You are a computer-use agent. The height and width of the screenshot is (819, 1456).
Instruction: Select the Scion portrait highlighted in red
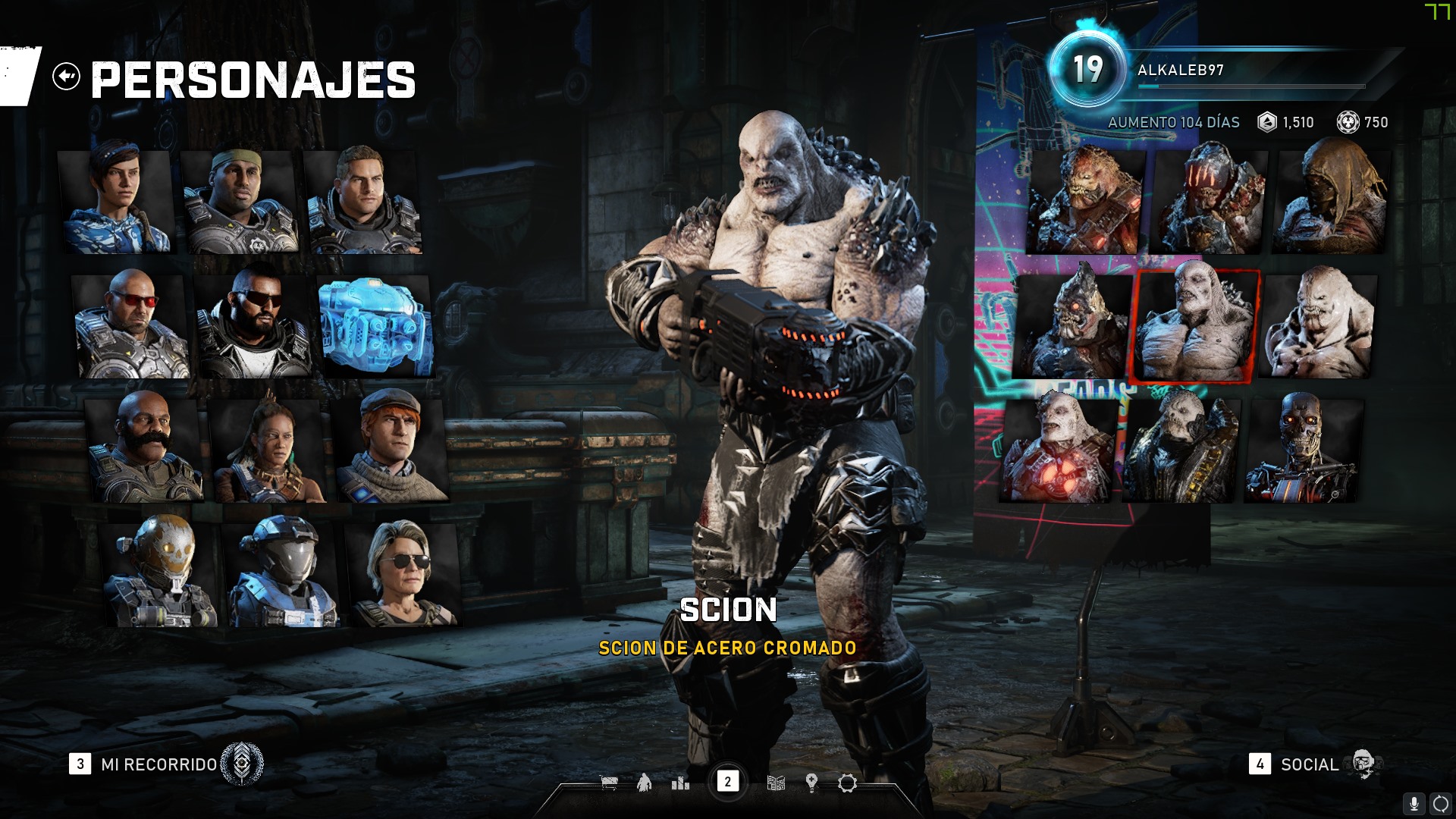(x=1195, y=325)
